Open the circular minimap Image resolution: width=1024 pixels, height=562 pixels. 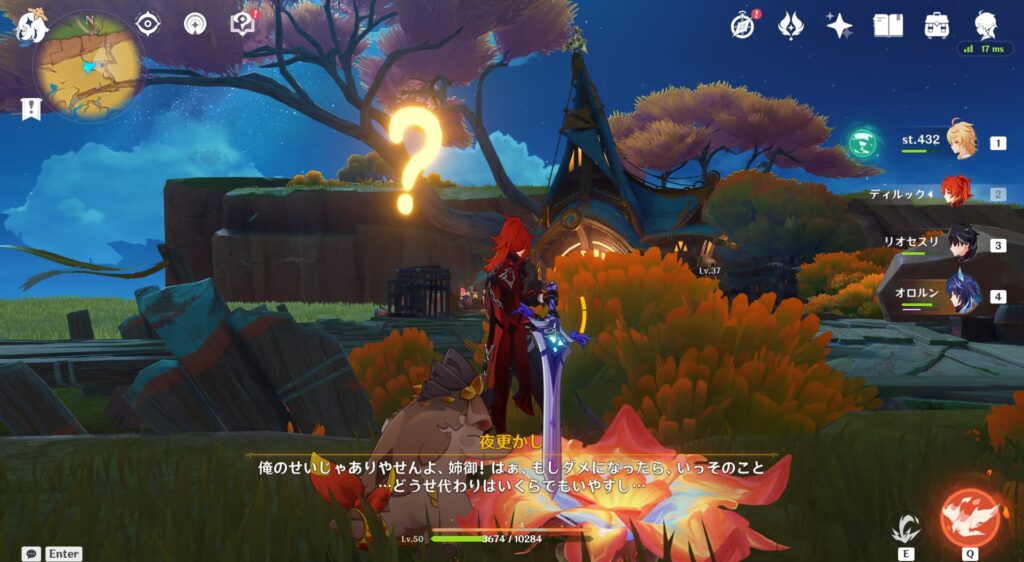87,66
